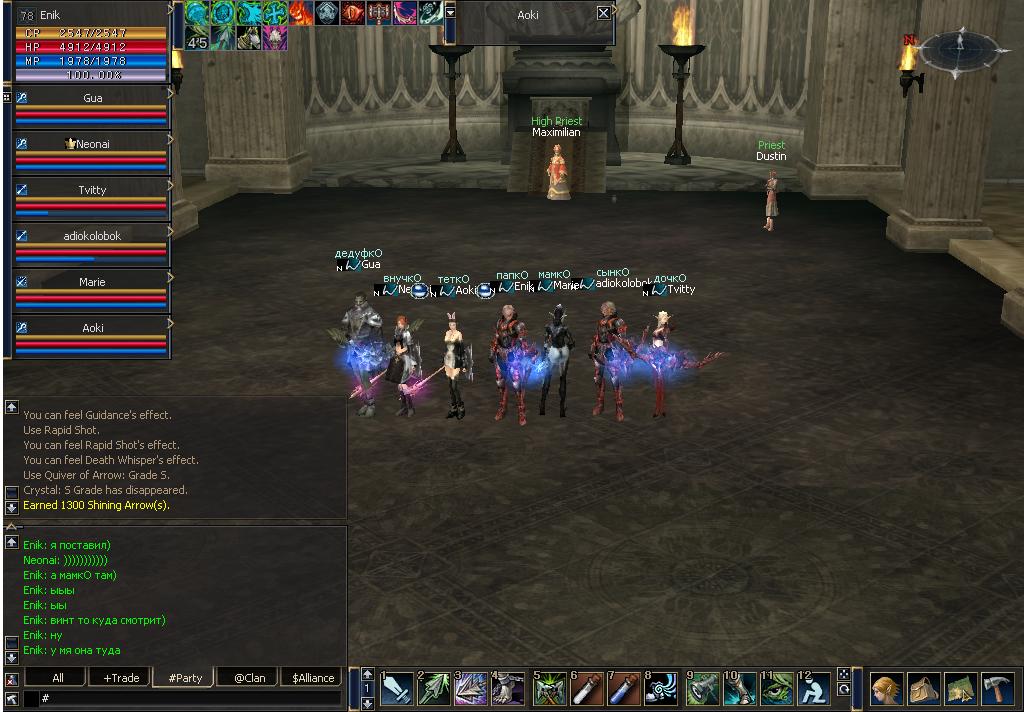Choose party member Tvitty

click(92, 190)
